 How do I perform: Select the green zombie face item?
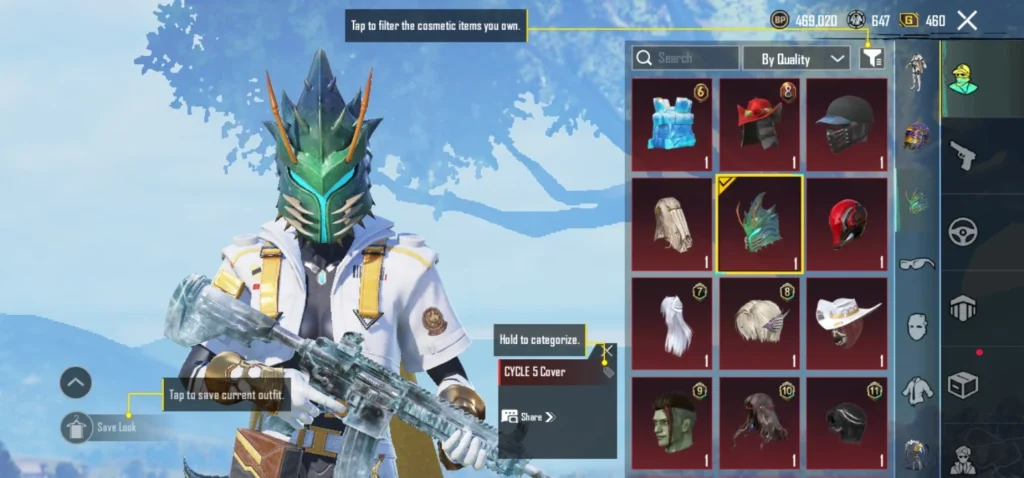click(x=671, y=422)
